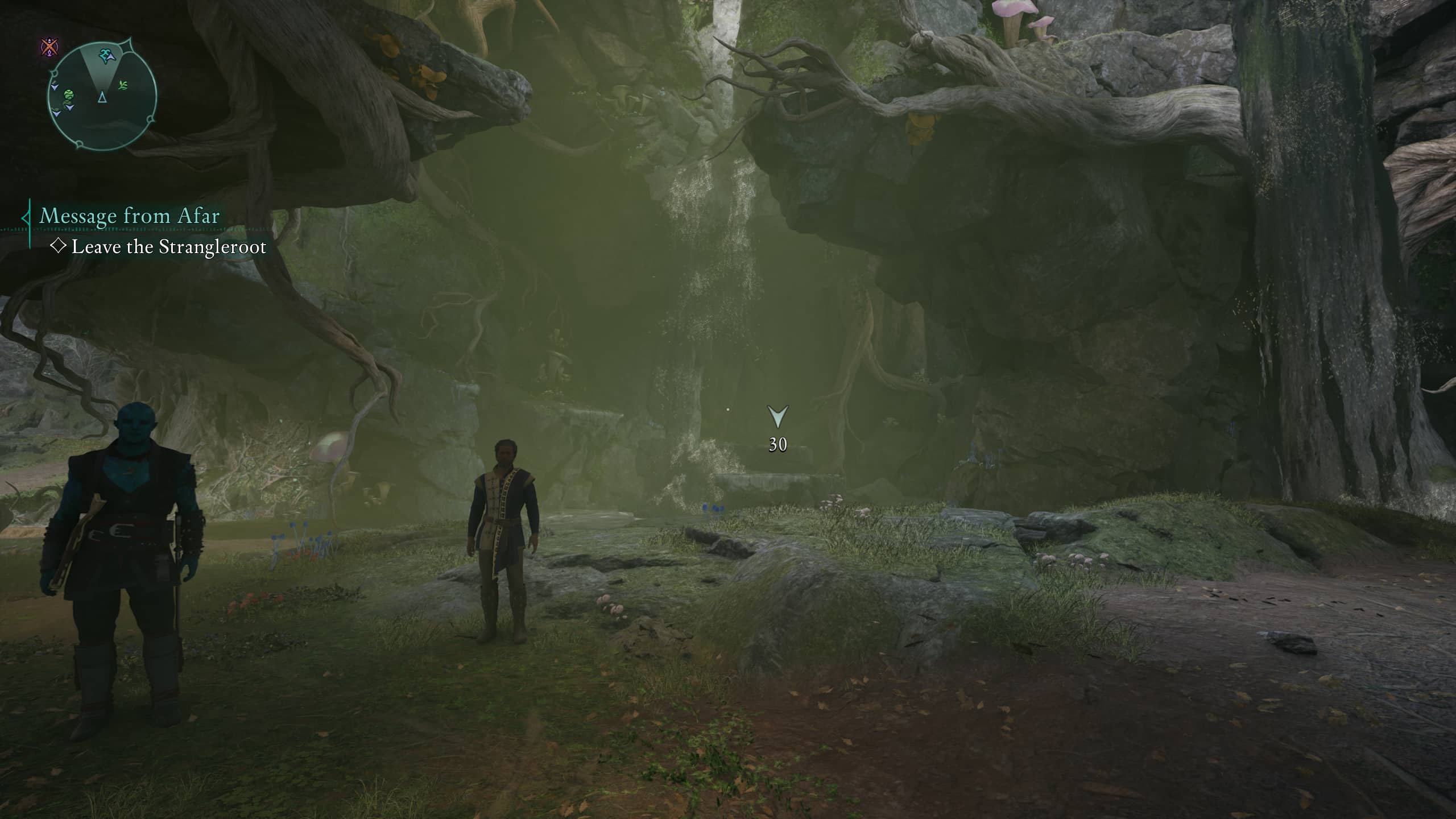Click the player triangle arrow in minimap center

coord(102,98)
